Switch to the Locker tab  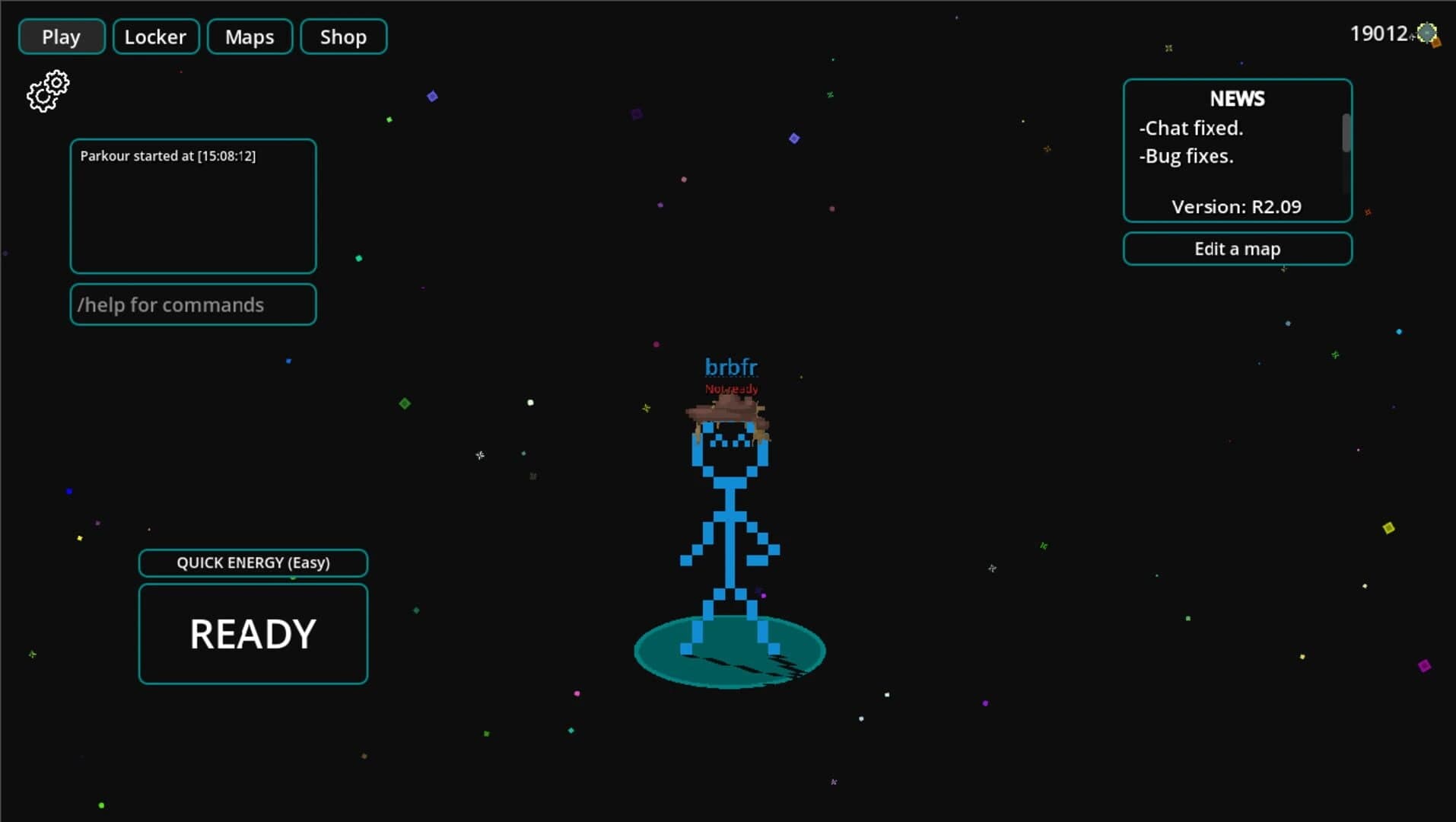pos(155,36)
